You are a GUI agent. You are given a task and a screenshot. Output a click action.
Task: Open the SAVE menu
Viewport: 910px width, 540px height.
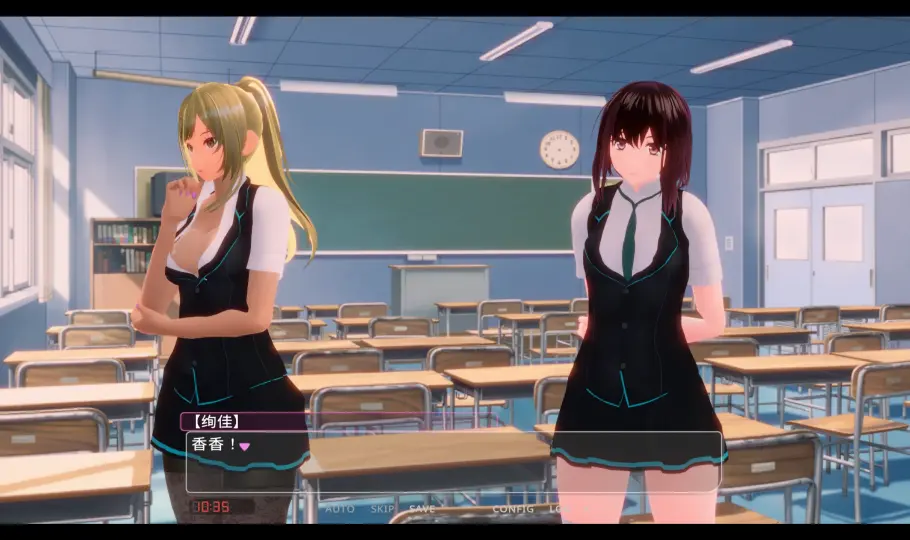(422, 509)
